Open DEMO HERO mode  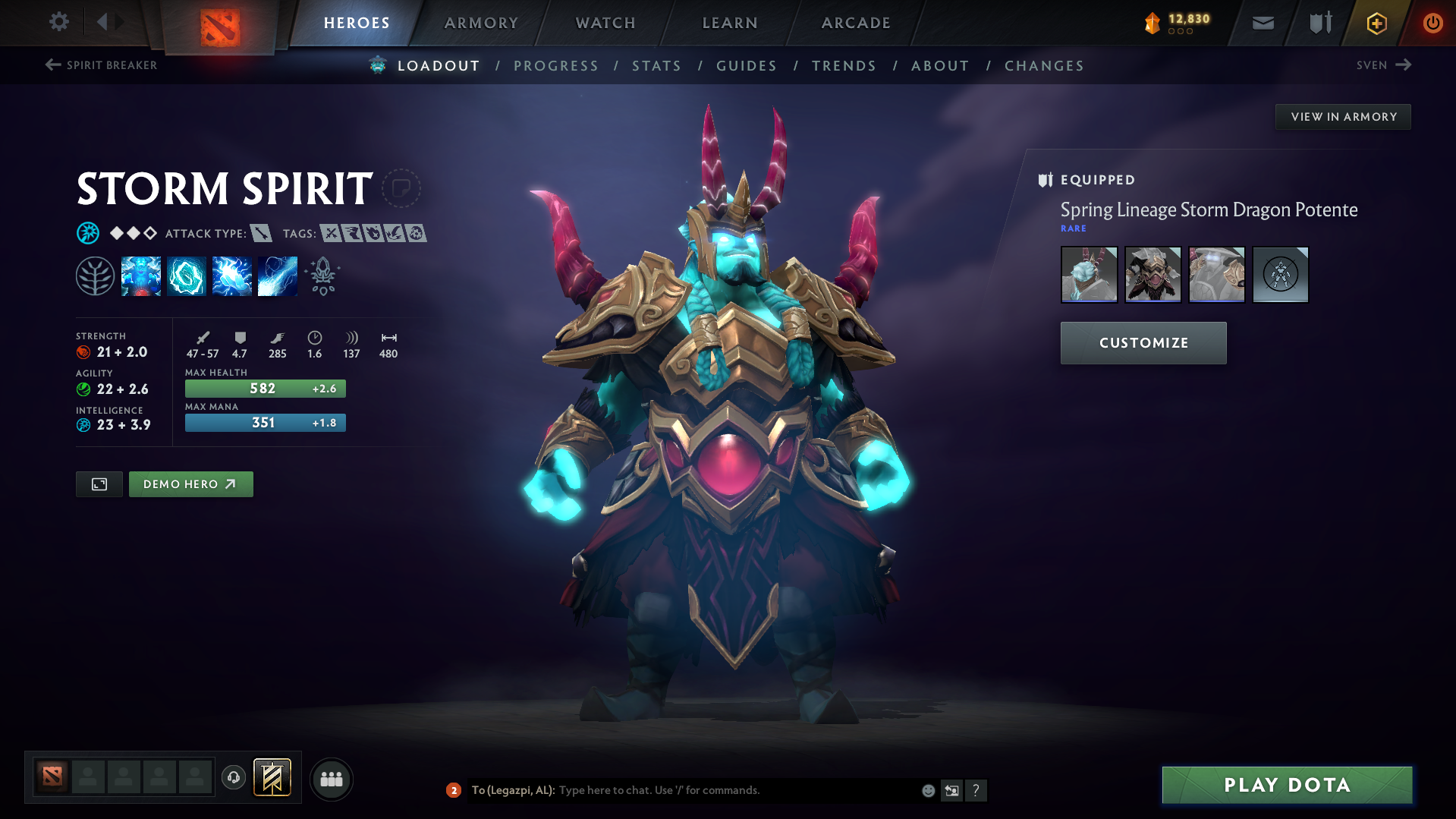pyautogui.click(x=190, y=484)
